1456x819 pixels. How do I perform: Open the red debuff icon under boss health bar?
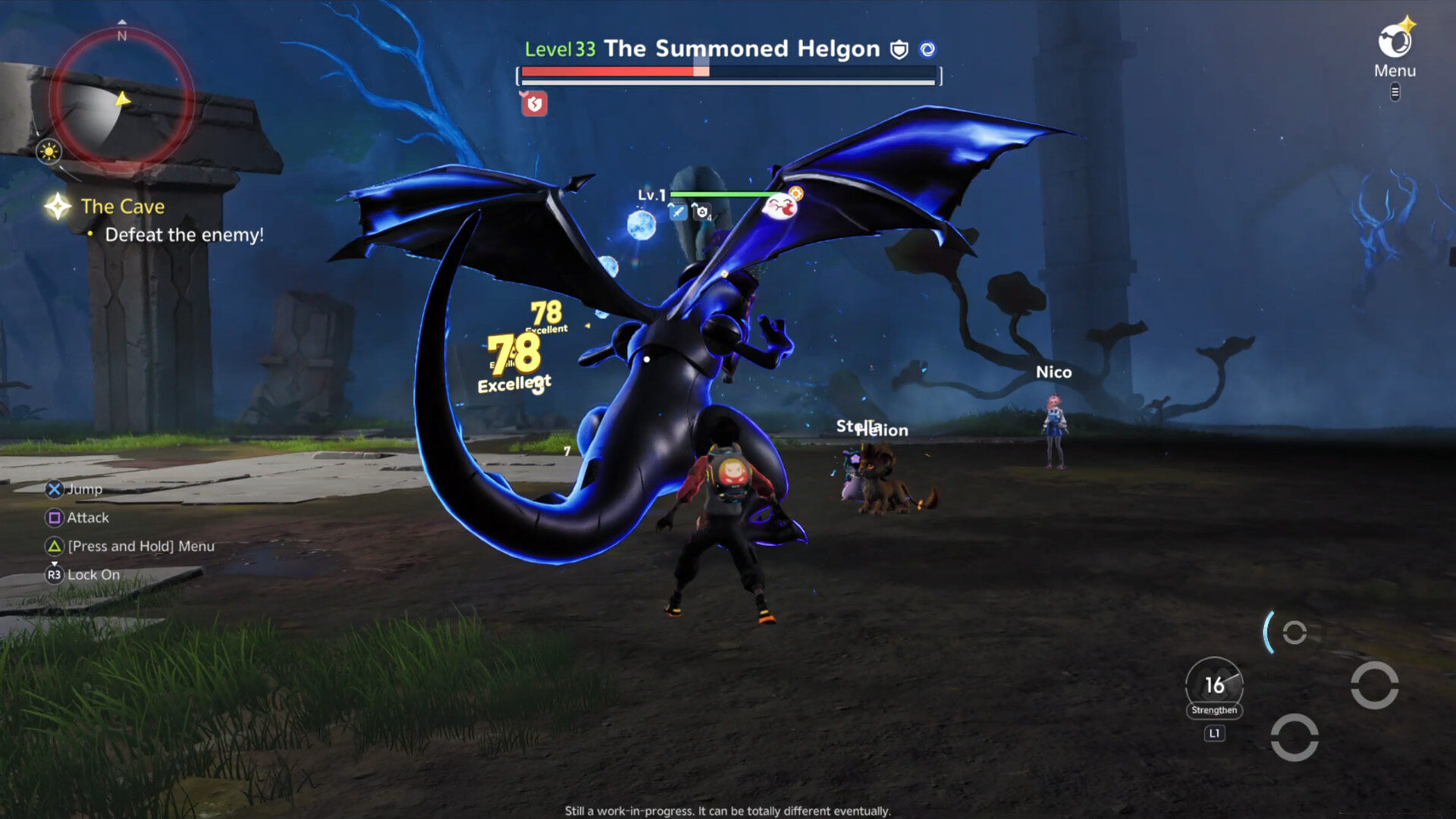coord(535,104)
